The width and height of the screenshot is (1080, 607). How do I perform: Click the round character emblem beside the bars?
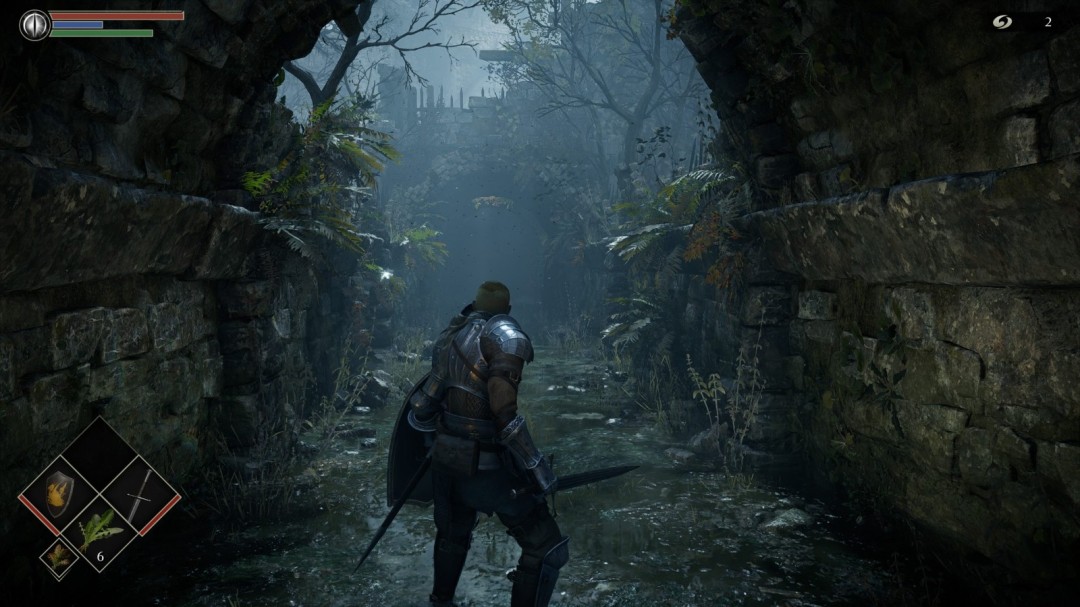(x=35, y=25)
